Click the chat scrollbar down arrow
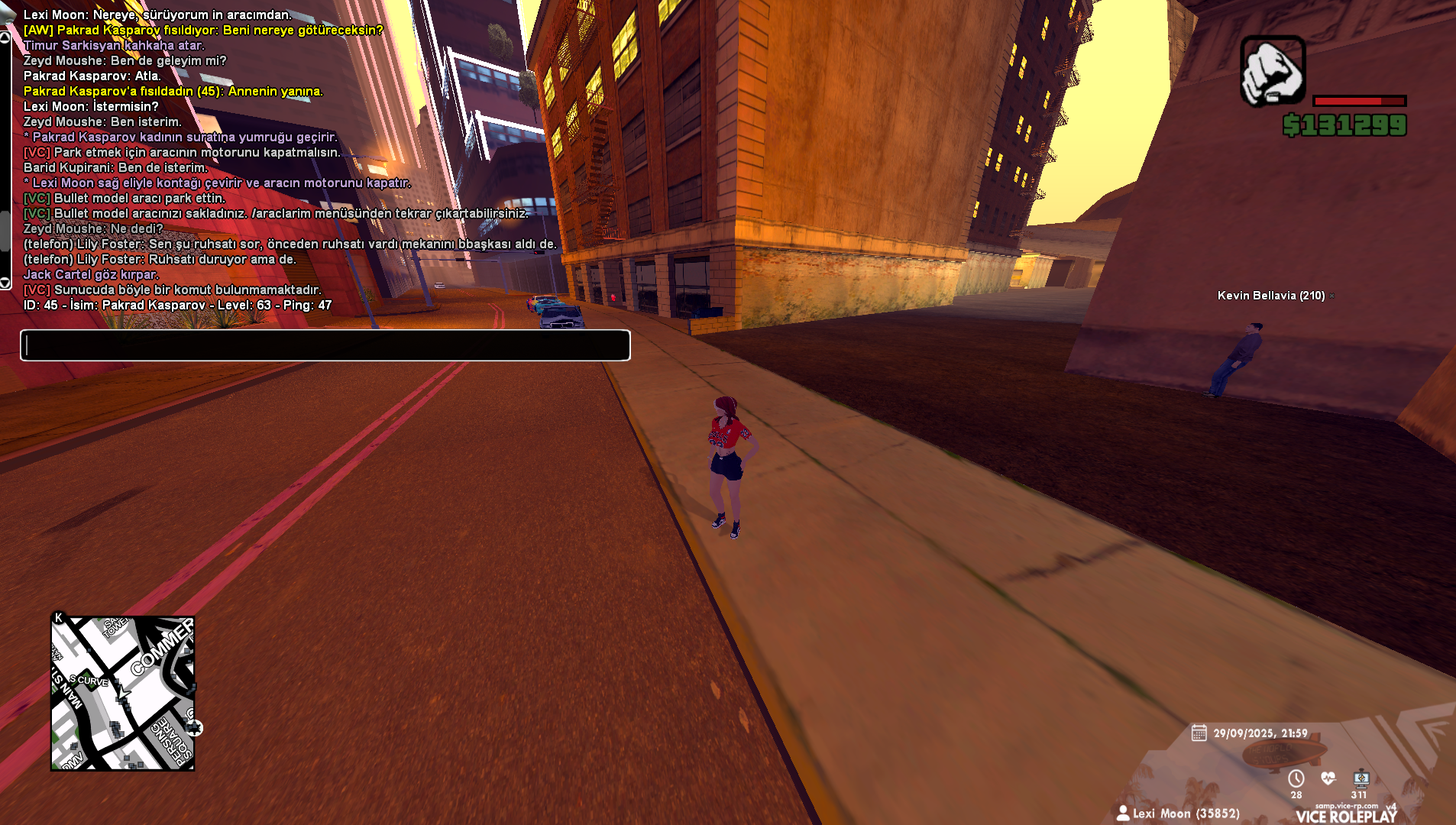Viewport: 1456px width, 825px height. coord(5,283)
